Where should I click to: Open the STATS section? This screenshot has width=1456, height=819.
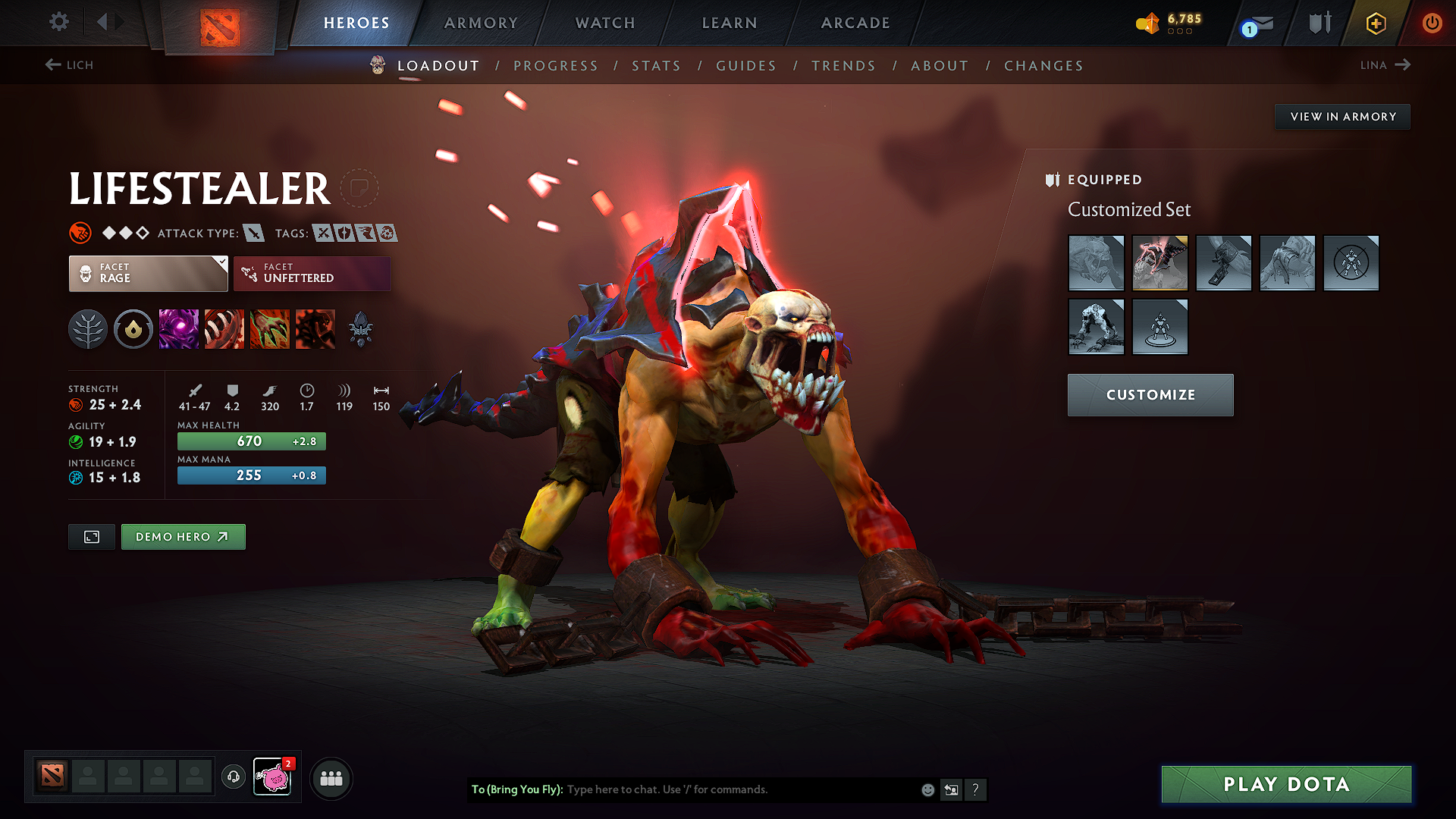657,66
